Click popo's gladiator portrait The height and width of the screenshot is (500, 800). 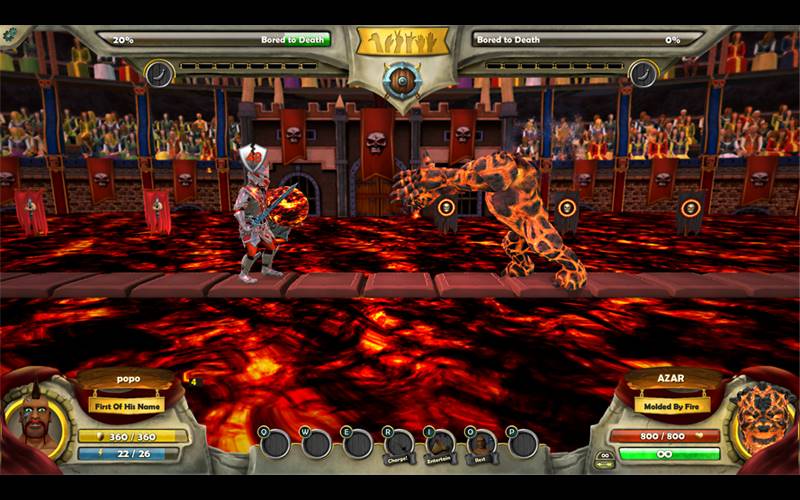[x=38, y=420]
